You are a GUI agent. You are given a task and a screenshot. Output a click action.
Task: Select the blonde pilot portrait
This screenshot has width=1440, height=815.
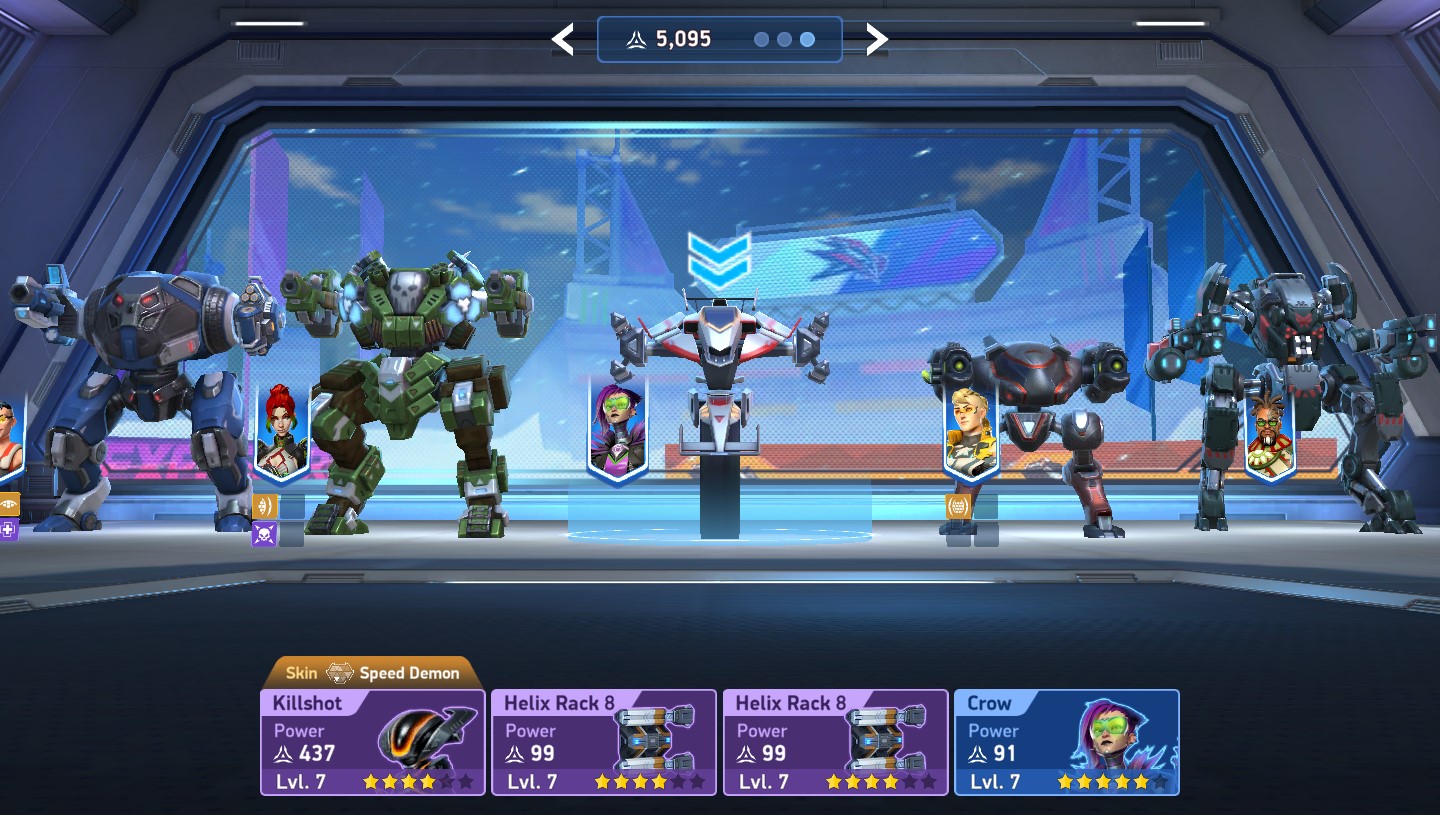pyautogui.click(x=971, y=430)
